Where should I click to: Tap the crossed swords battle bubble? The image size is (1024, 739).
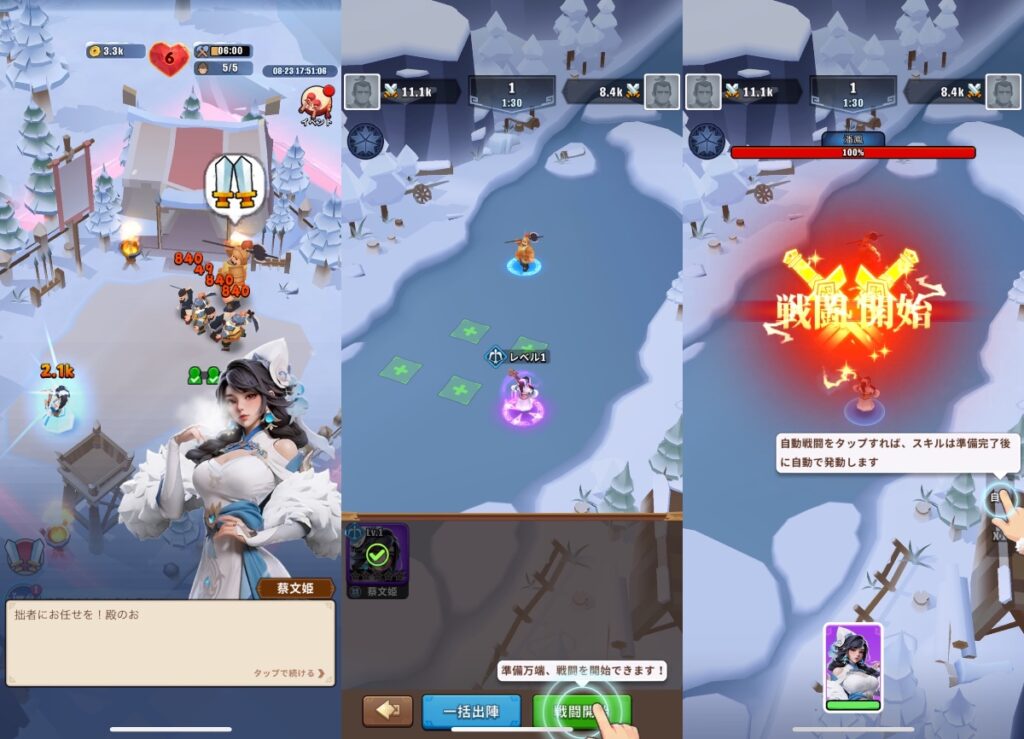[x=236, y=186]
